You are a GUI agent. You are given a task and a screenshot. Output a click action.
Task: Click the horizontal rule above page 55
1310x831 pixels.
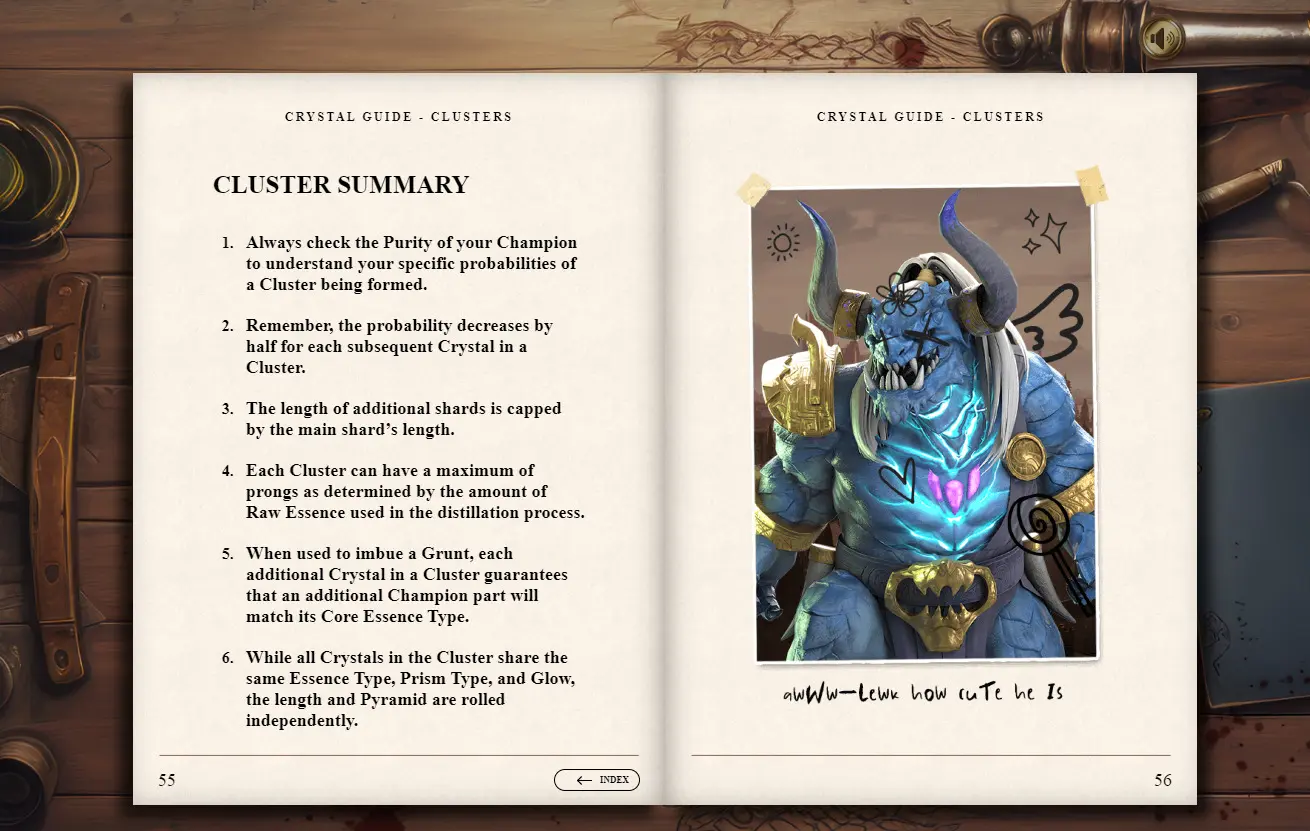coord(397,754)
